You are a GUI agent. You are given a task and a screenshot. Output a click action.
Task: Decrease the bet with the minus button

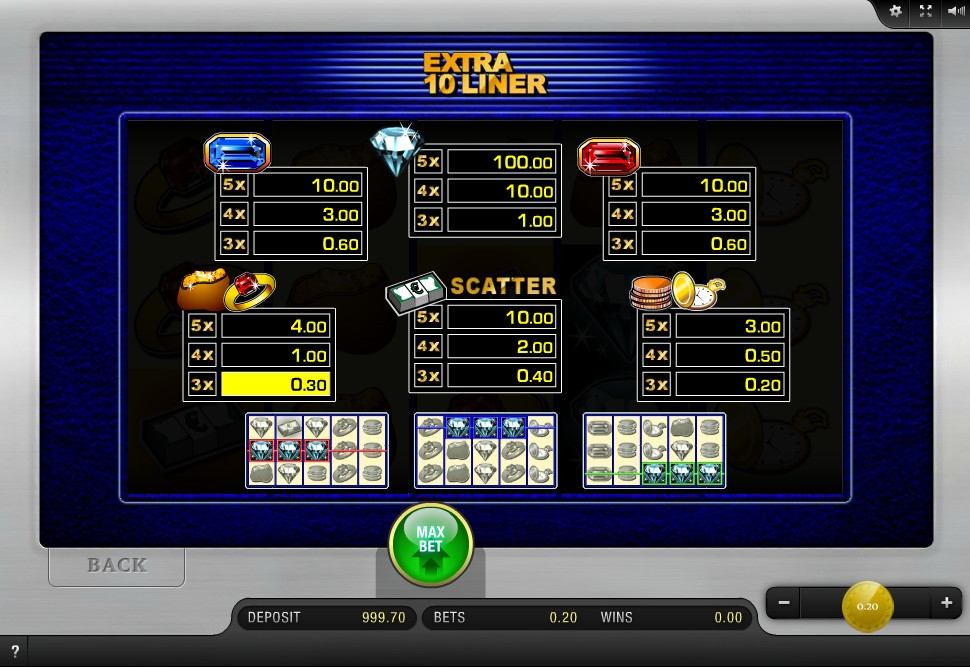point(784,603)
